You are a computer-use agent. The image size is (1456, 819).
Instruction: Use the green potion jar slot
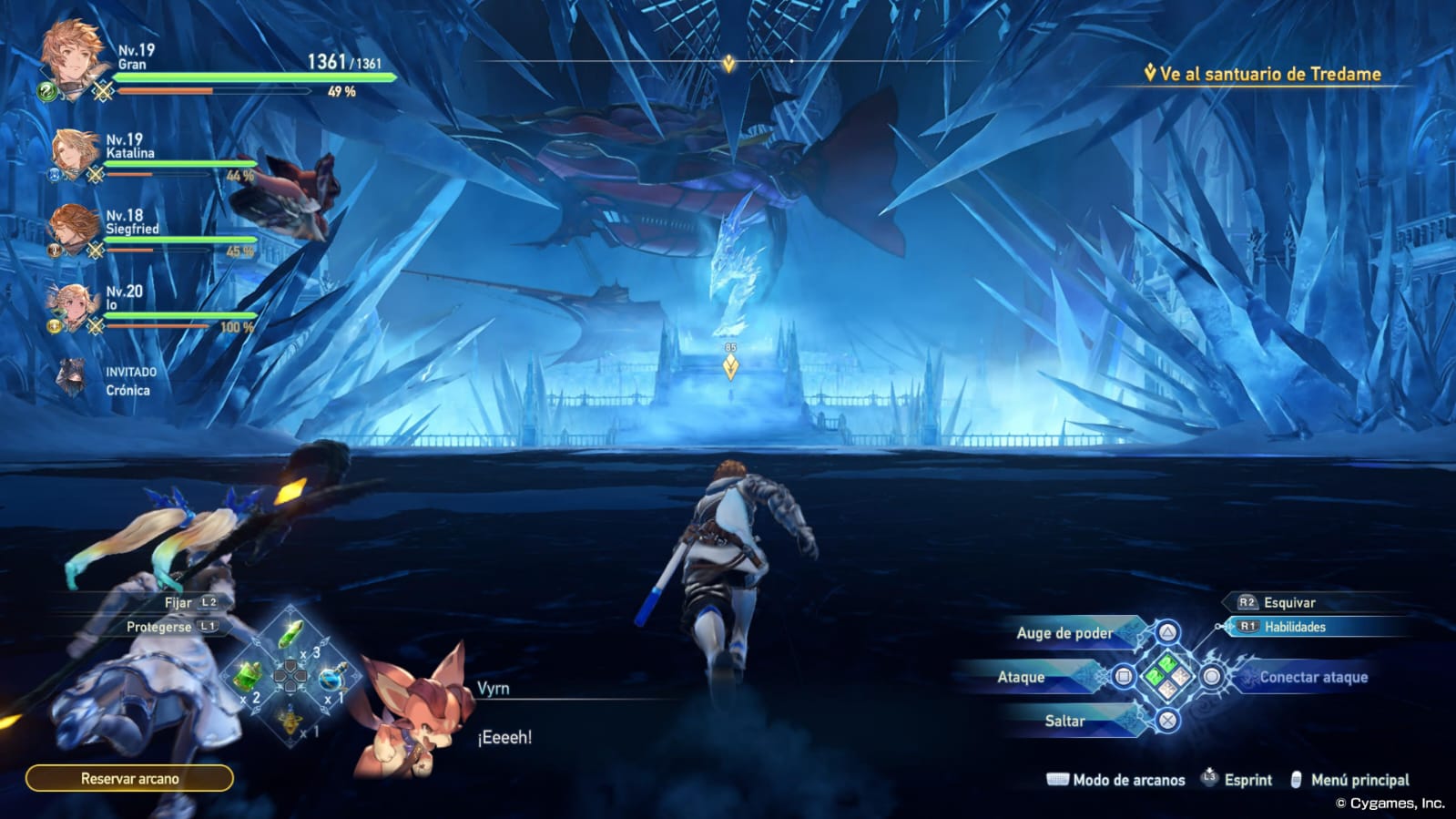coord(248,677)
